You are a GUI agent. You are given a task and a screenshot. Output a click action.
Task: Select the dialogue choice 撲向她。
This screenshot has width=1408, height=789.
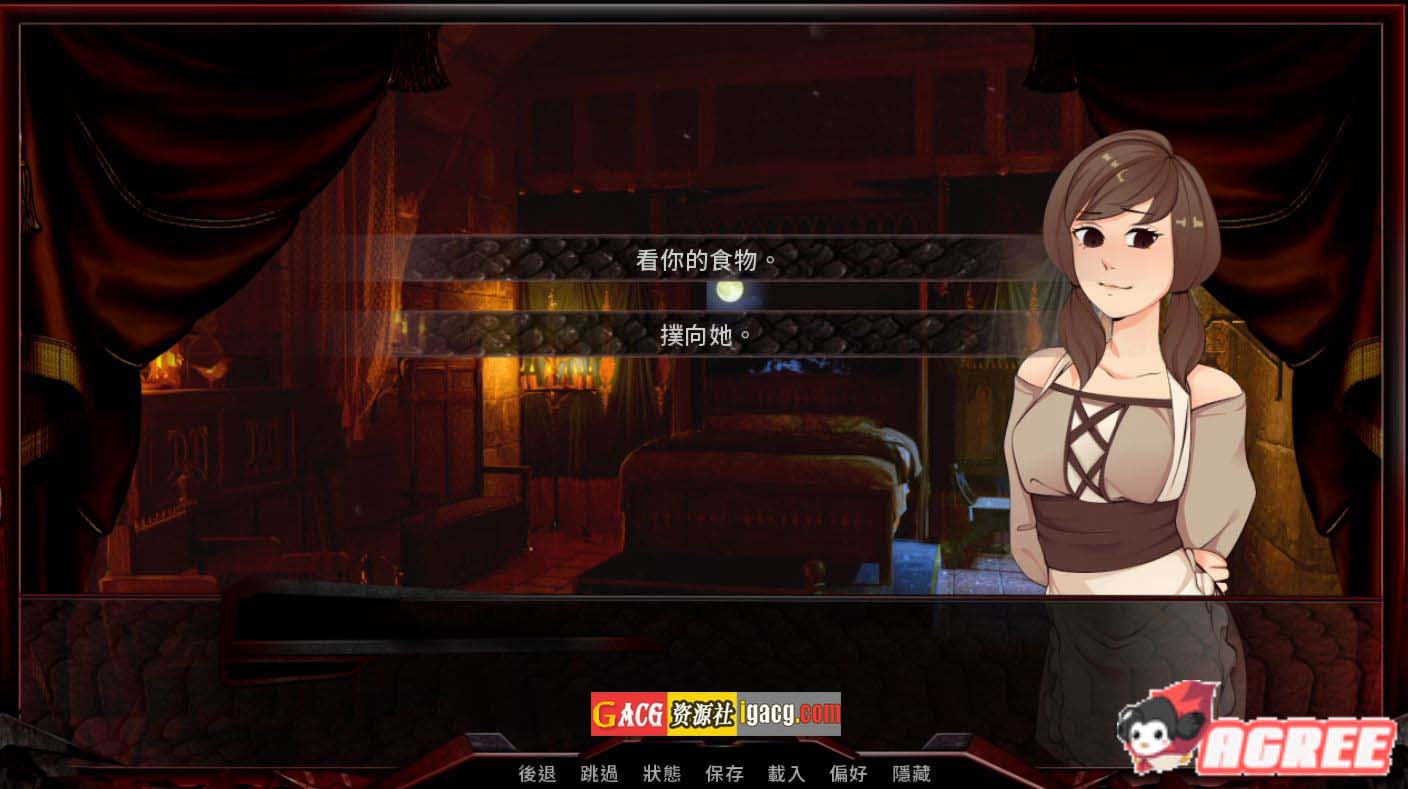click(x=706, y=334)
